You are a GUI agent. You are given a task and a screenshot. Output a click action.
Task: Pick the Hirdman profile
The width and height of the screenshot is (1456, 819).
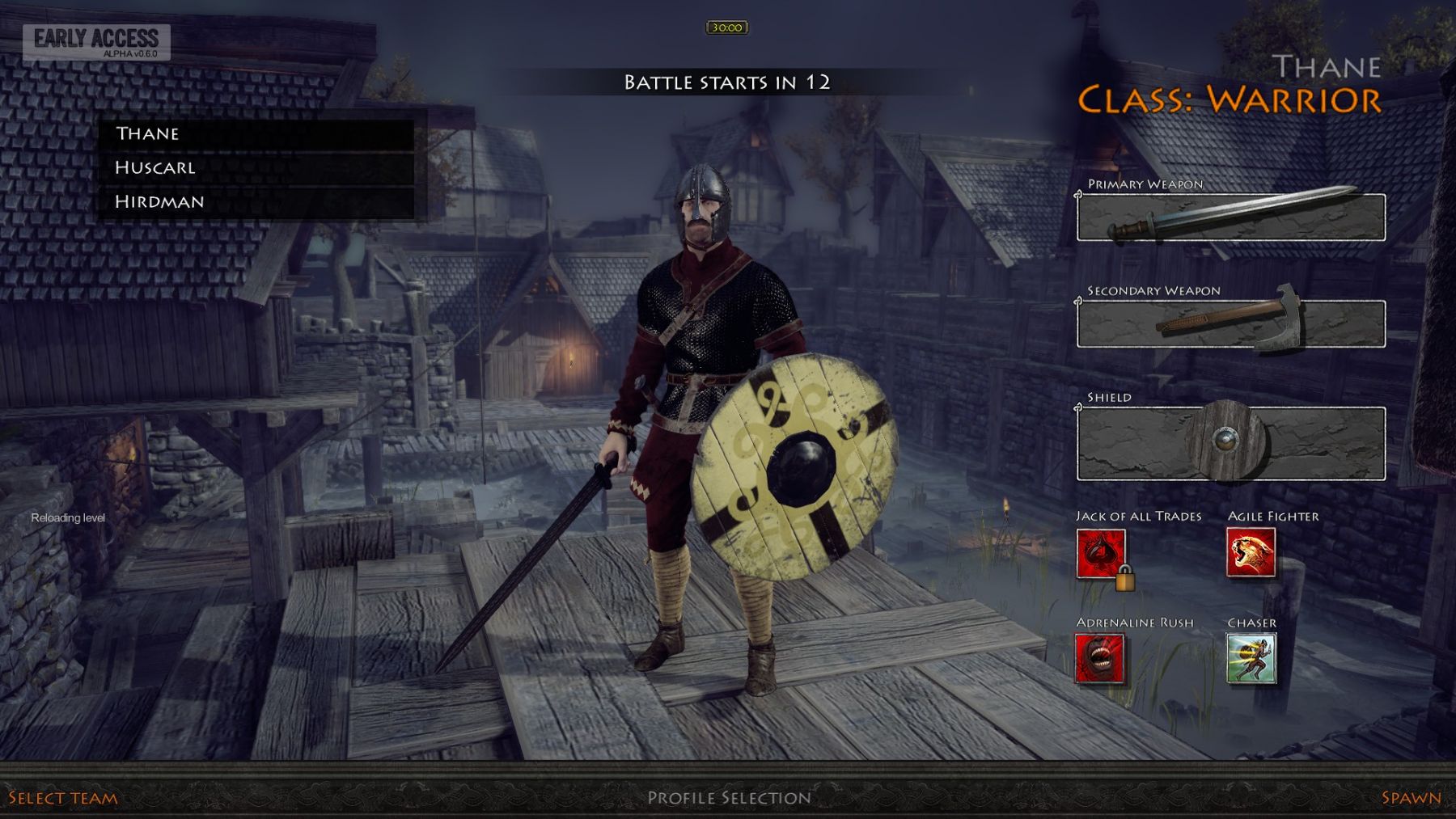tap(256, 201)
